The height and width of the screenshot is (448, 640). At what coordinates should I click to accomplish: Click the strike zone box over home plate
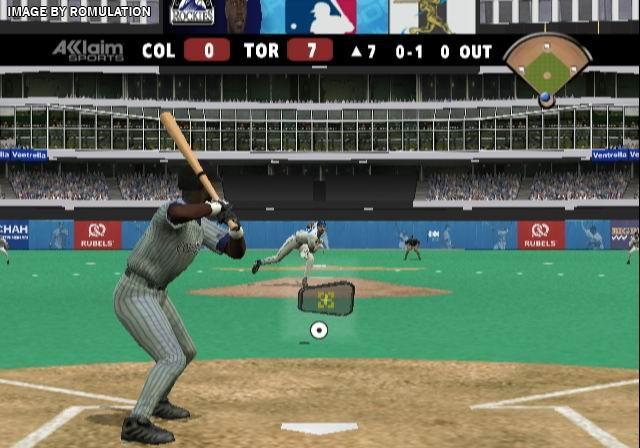click(326, 297)
